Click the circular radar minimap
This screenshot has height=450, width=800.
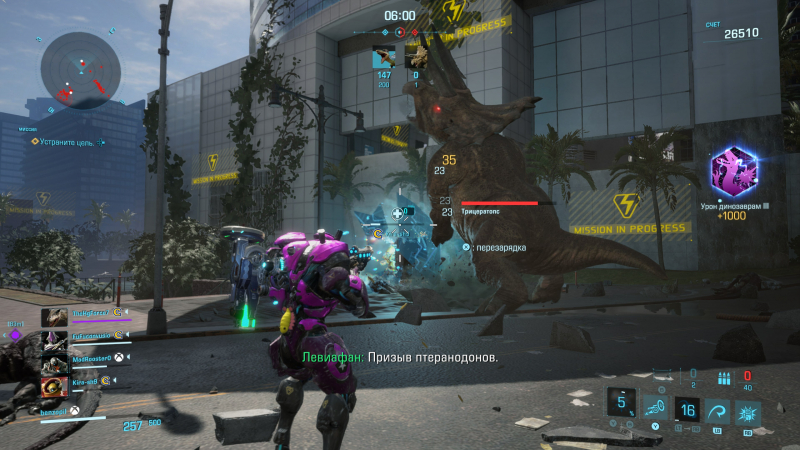pyautogui.click(x=80, y=70)
